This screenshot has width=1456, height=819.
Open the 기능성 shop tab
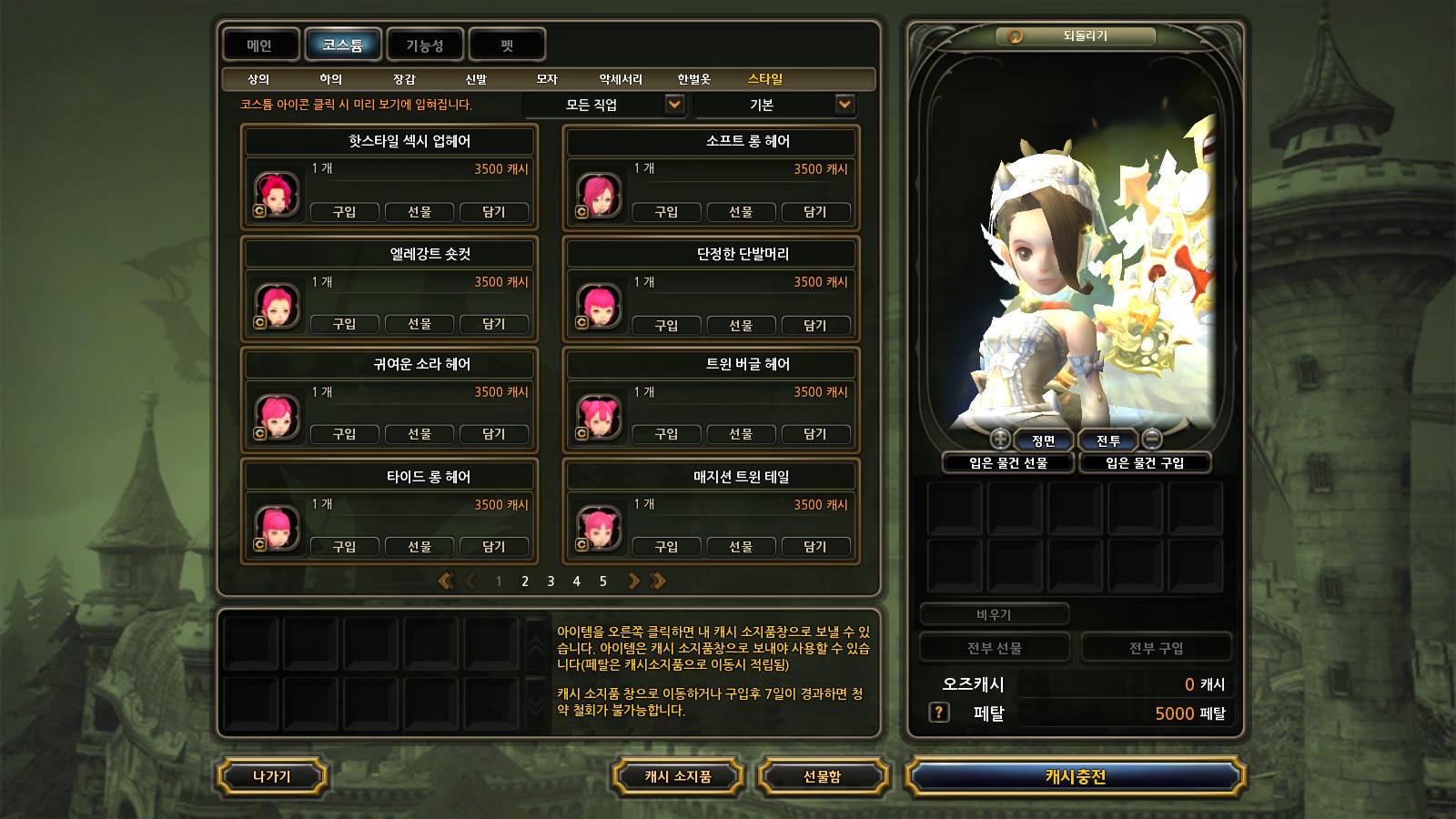(425, 45)
